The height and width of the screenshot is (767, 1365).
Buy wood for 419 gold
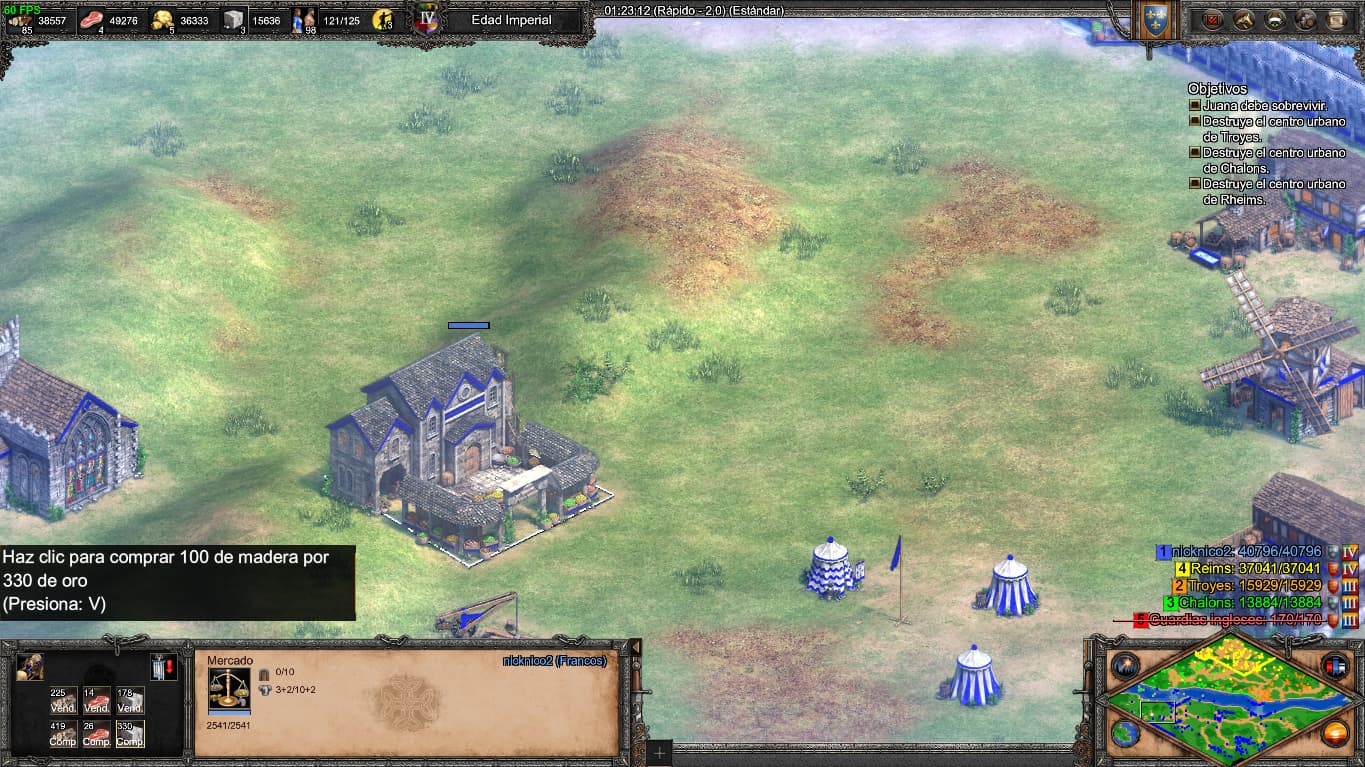tap(64, 734)
